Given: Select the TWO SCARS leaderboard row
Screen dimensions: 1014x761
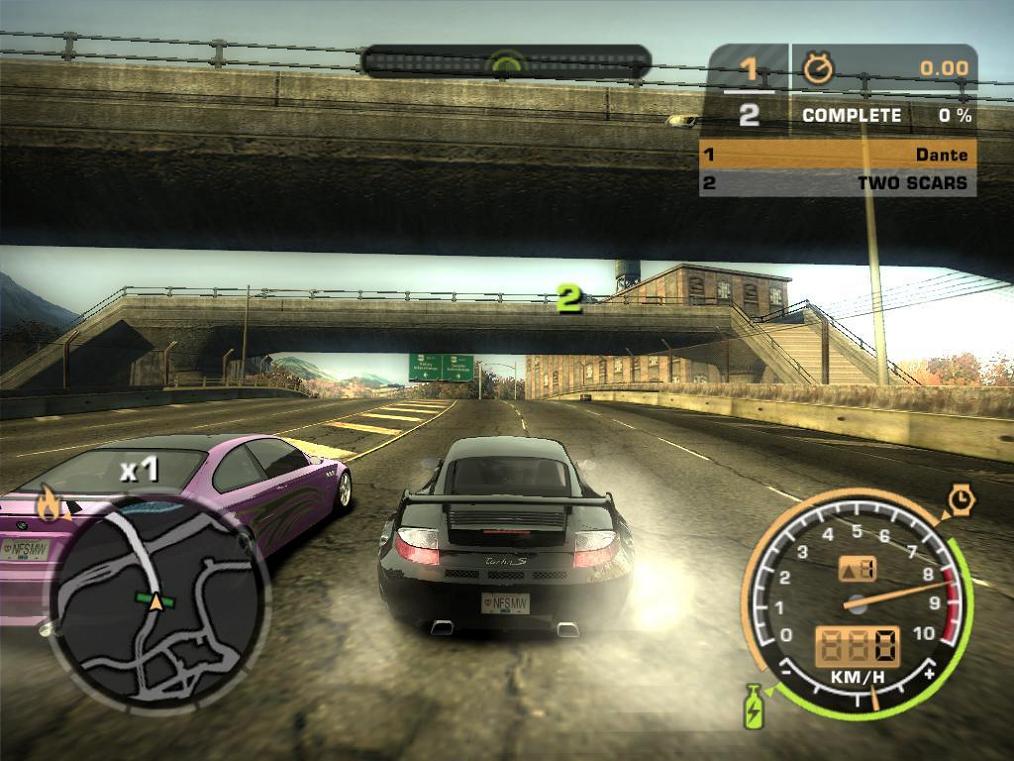Looking at the screenshot, I should point(837,183).
